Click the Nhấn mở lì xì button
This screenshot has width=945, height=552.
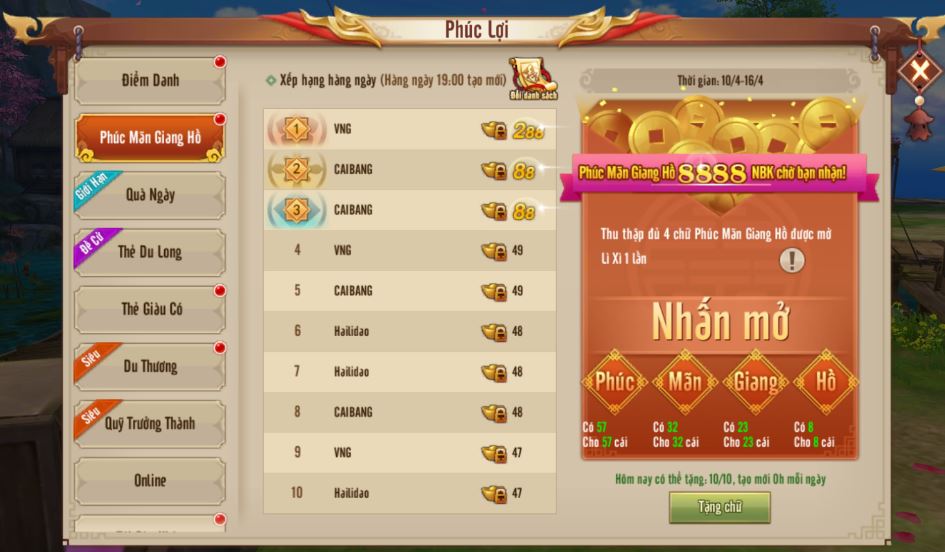(720, 322)
